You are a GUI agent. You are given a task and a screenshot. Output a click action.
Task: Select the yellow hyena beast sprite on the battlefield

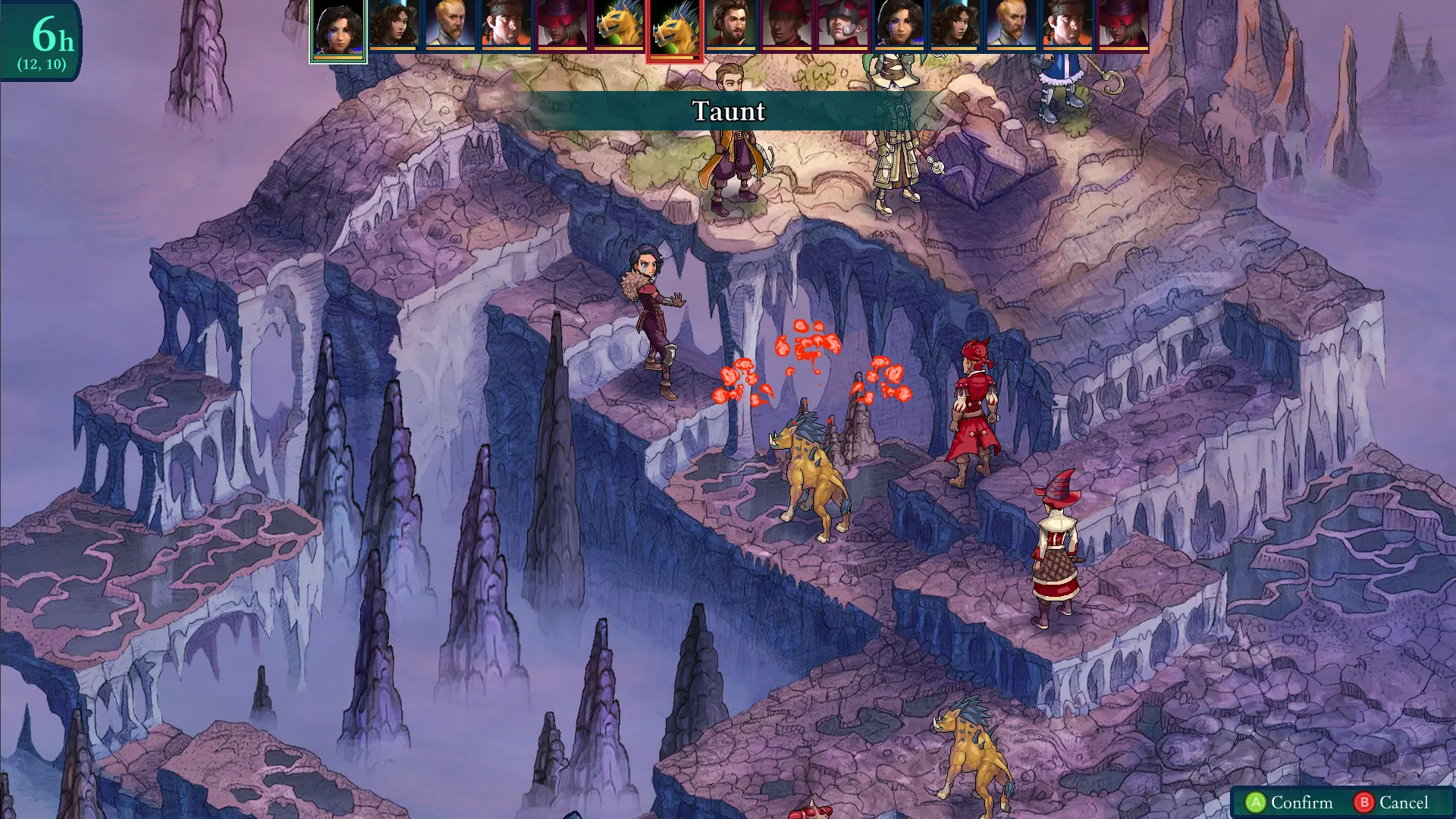[x=815, y=478]
